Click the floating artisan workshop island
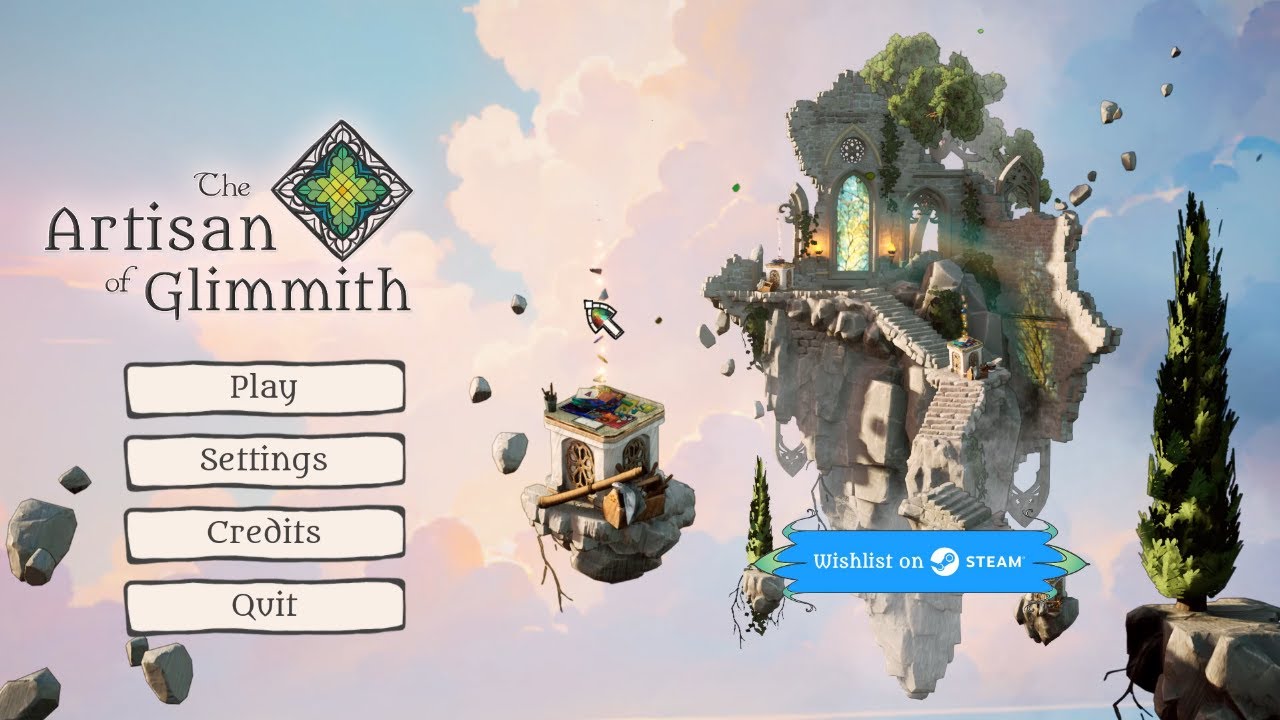This screenshot has width=1280, height=720. (x=600, y=480)
